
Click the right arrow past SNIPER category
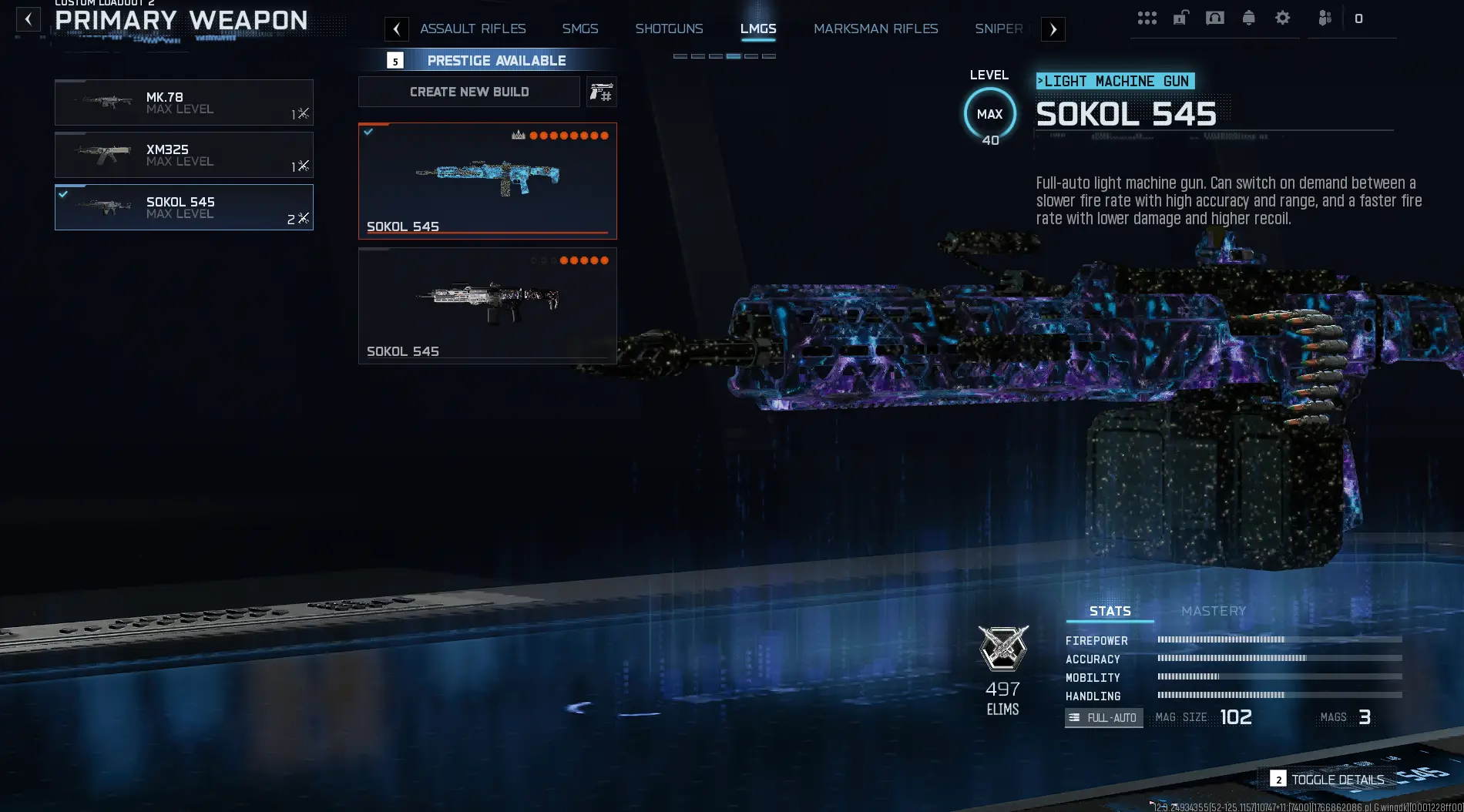[x=1053, y=29]
